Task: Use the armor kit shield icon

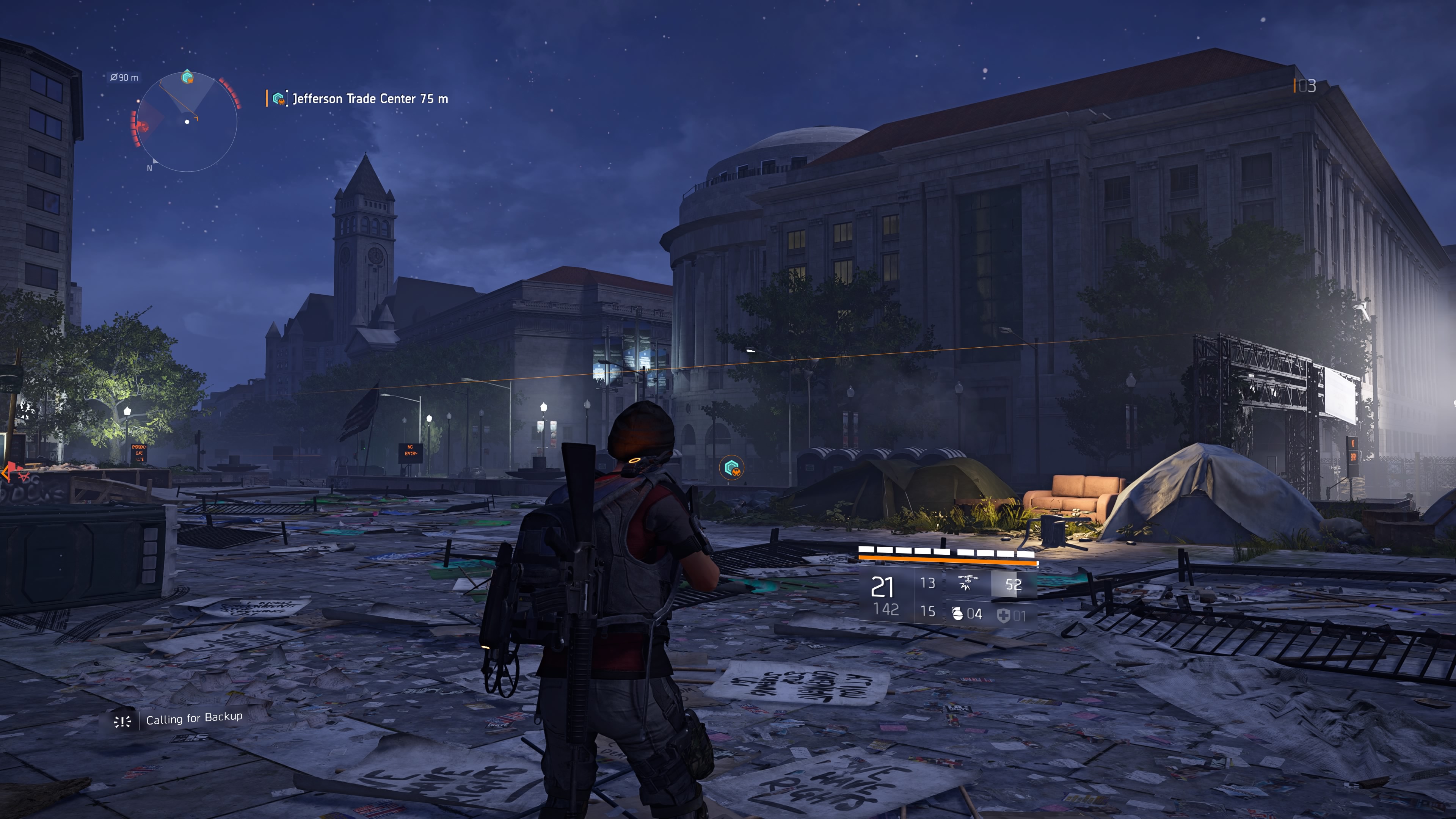Action: [1003, 615]
